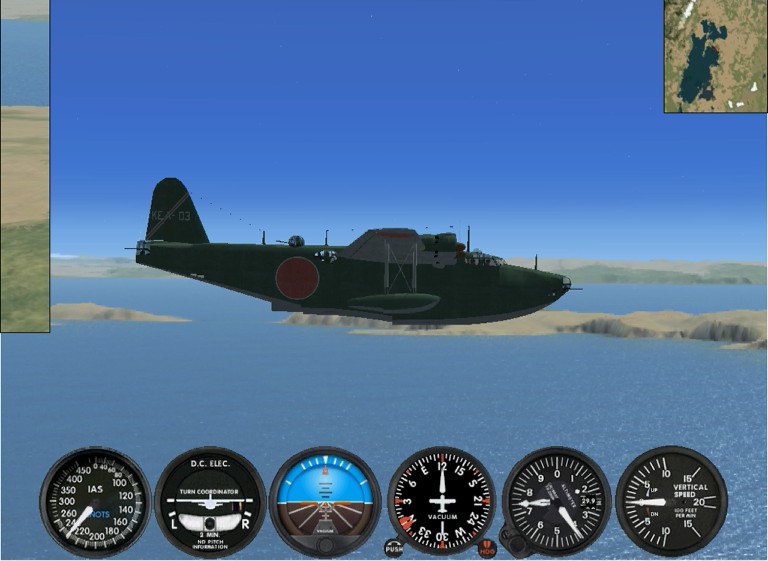Image resolution: width=768 pixels, height=561 pixels.
Task: Select the D.C. Elec turn coordinator gauge
Action: coord(210,501)
